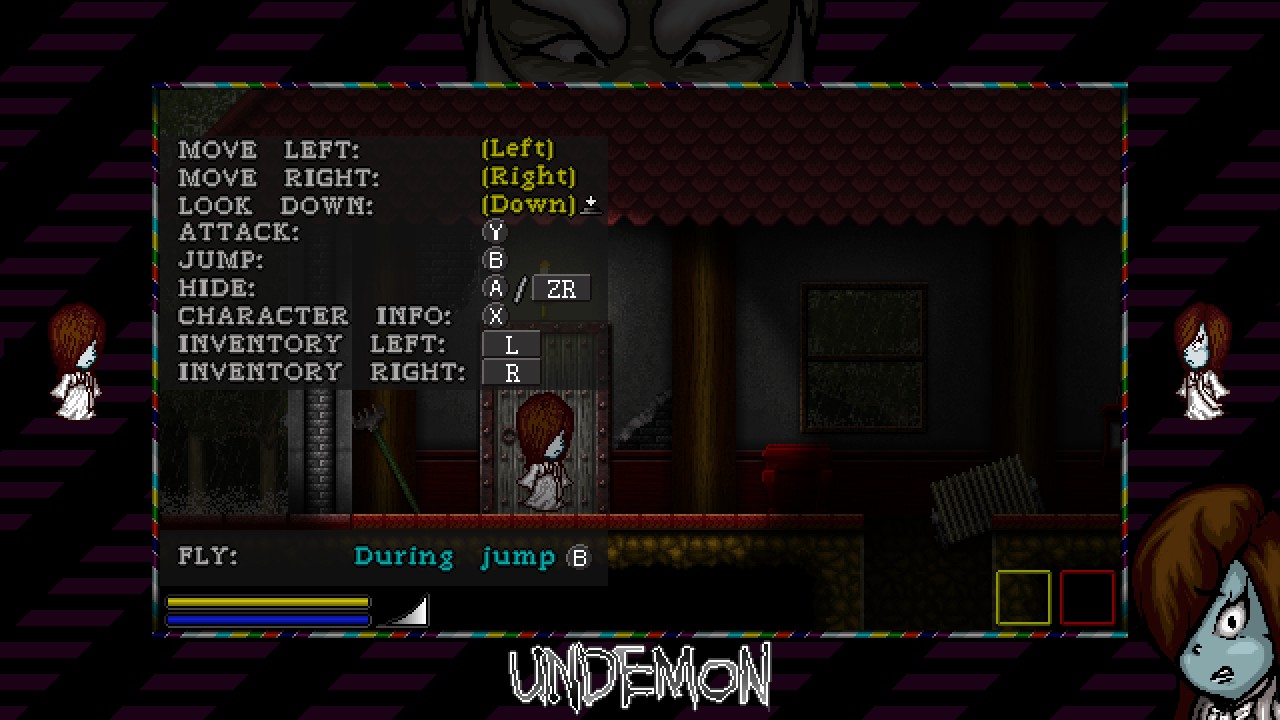Select the L inventory left shoulder icon
Screen dimensions: 1280x720
tap(511, 343)
